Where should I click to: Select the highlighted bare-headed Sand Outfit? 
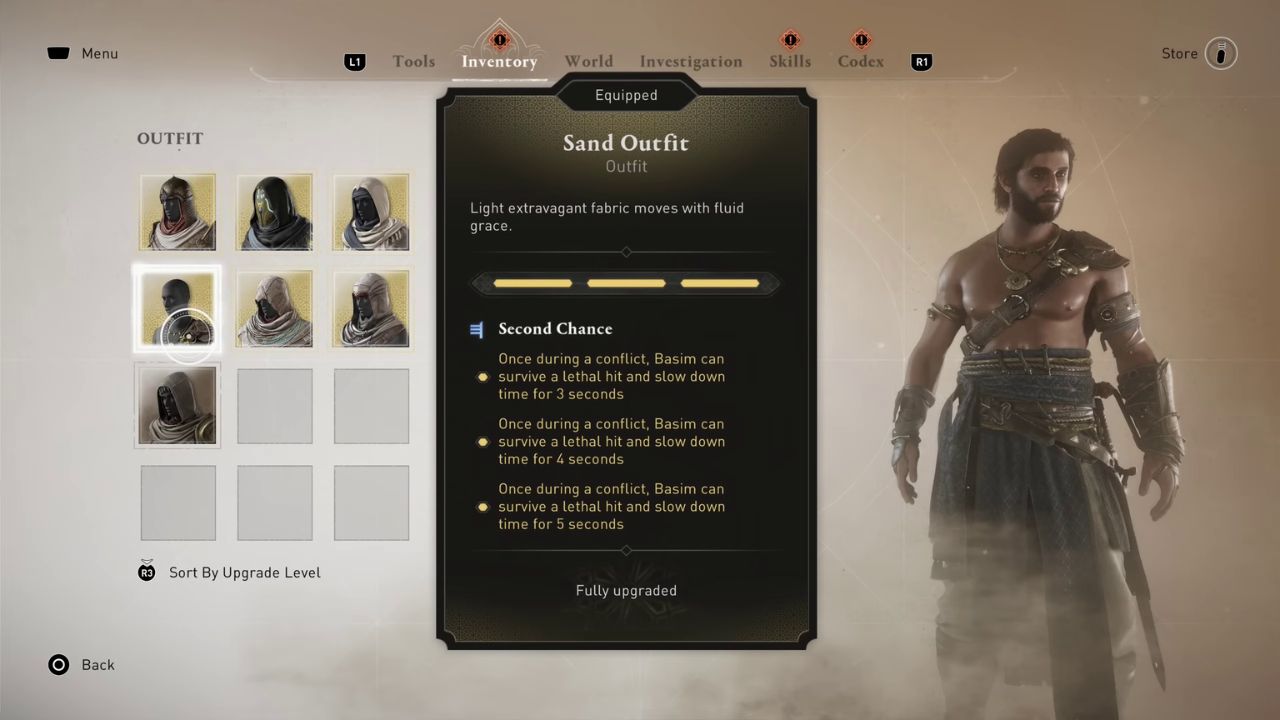click(x=178, y=309)
